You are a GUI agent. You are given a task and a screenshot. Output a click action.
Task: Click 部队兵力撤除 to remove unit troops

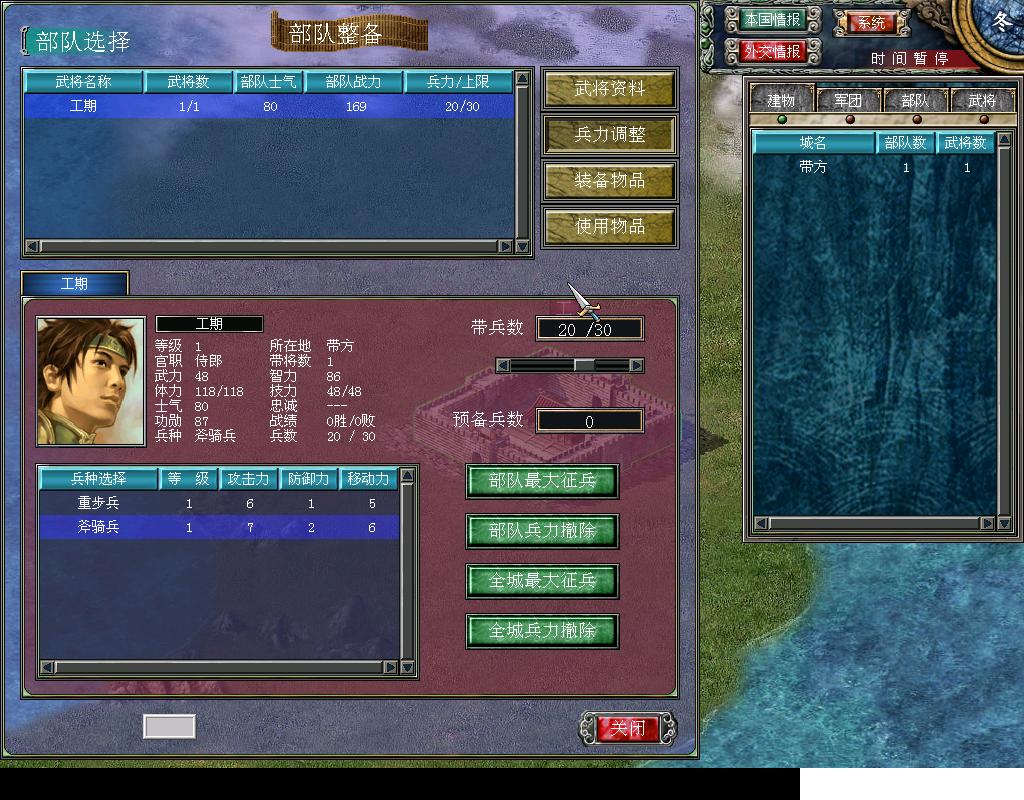[542, 531]
